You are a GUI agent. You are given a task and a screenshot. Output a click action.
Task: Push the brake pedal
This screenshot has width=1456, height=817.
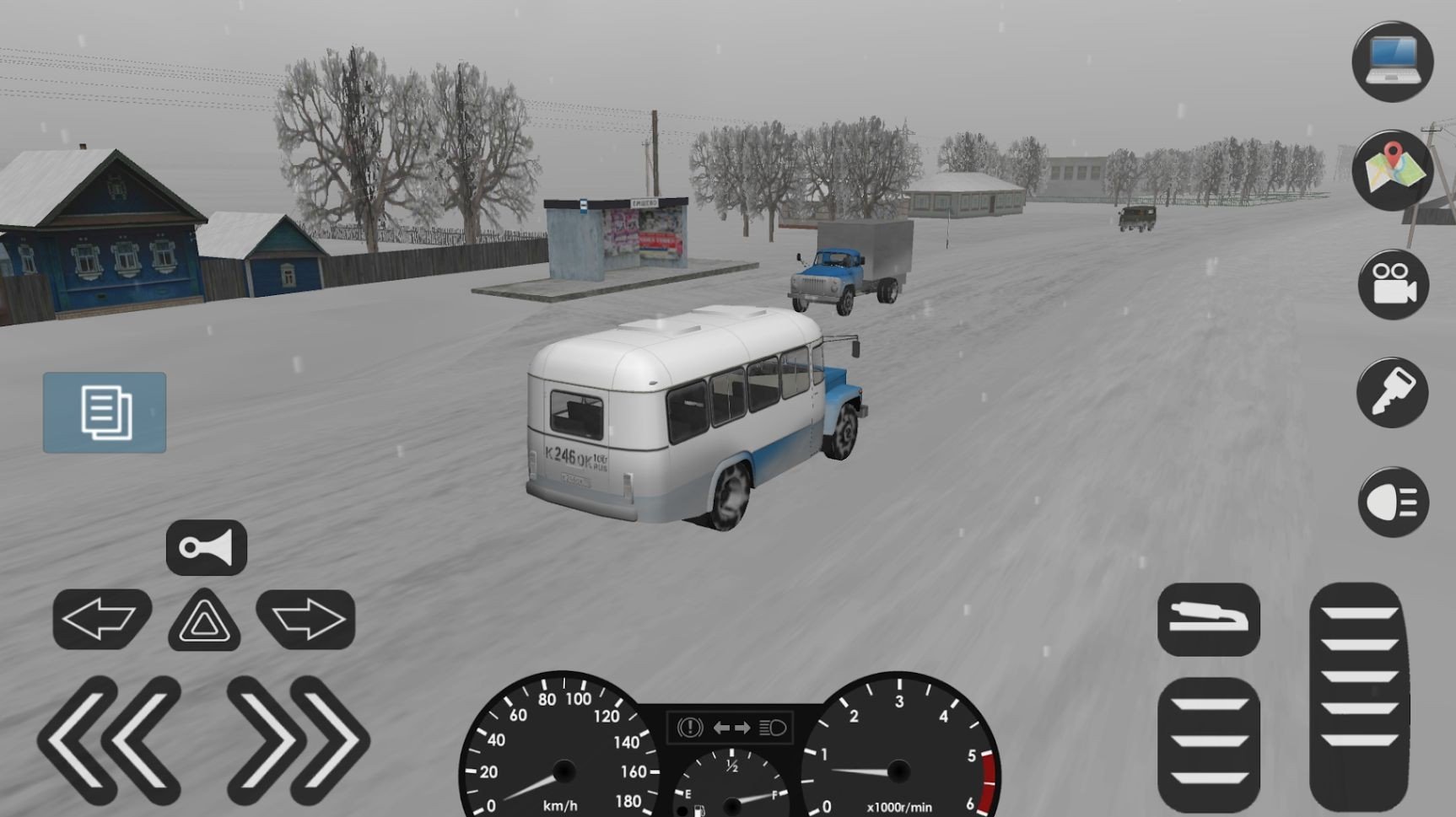(1208, 743)
